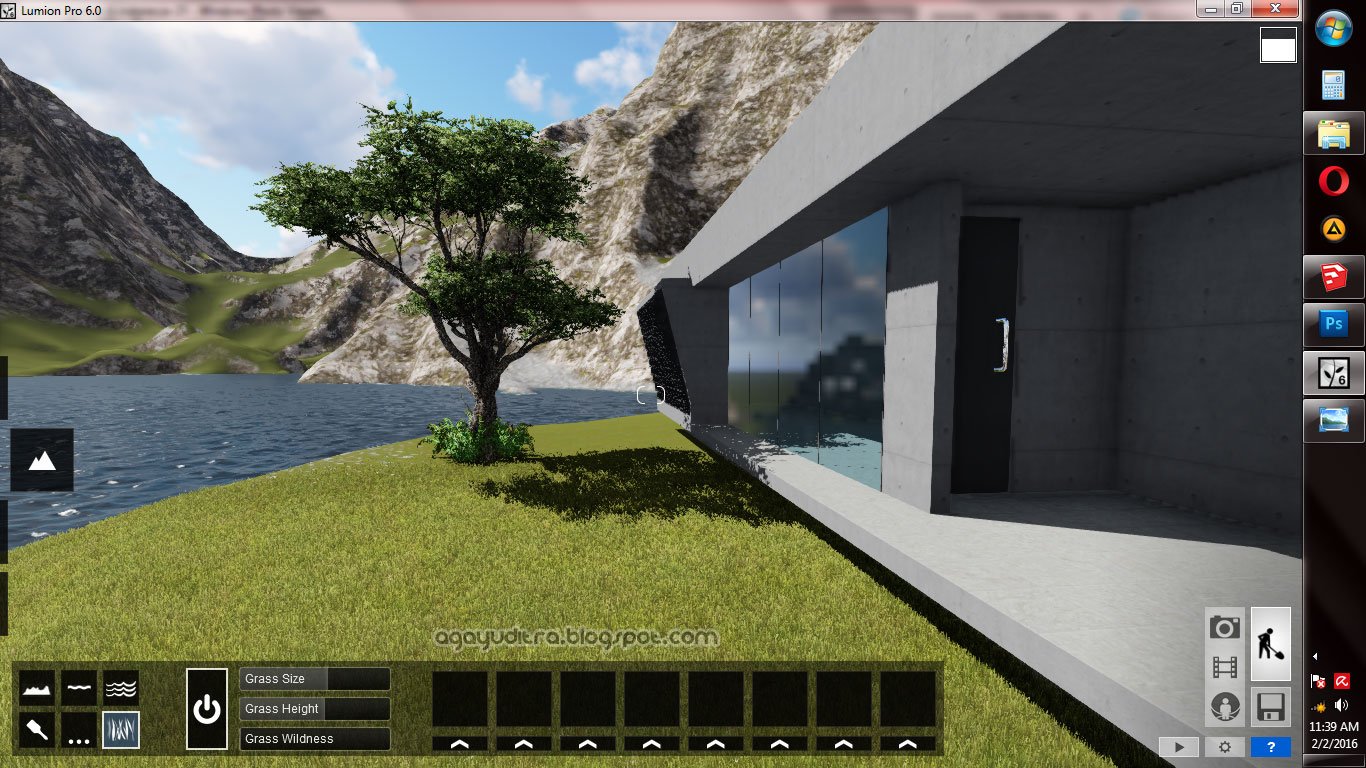Toggle grass on/off with the power button
The width and height of the screenshot is (1366, 768).
207,709
